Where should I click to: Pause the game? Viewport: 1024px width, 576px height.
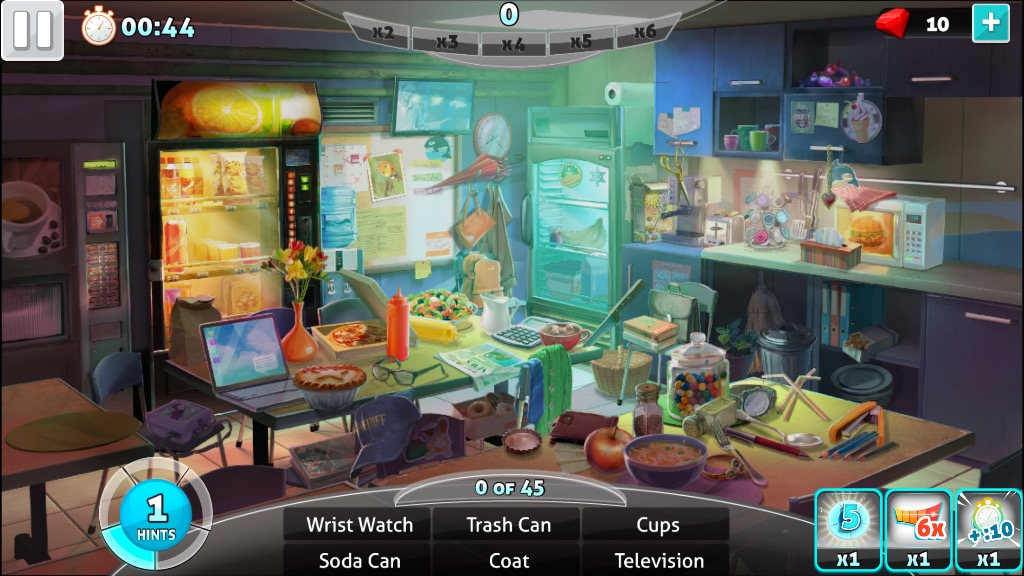tap(32, 30)
